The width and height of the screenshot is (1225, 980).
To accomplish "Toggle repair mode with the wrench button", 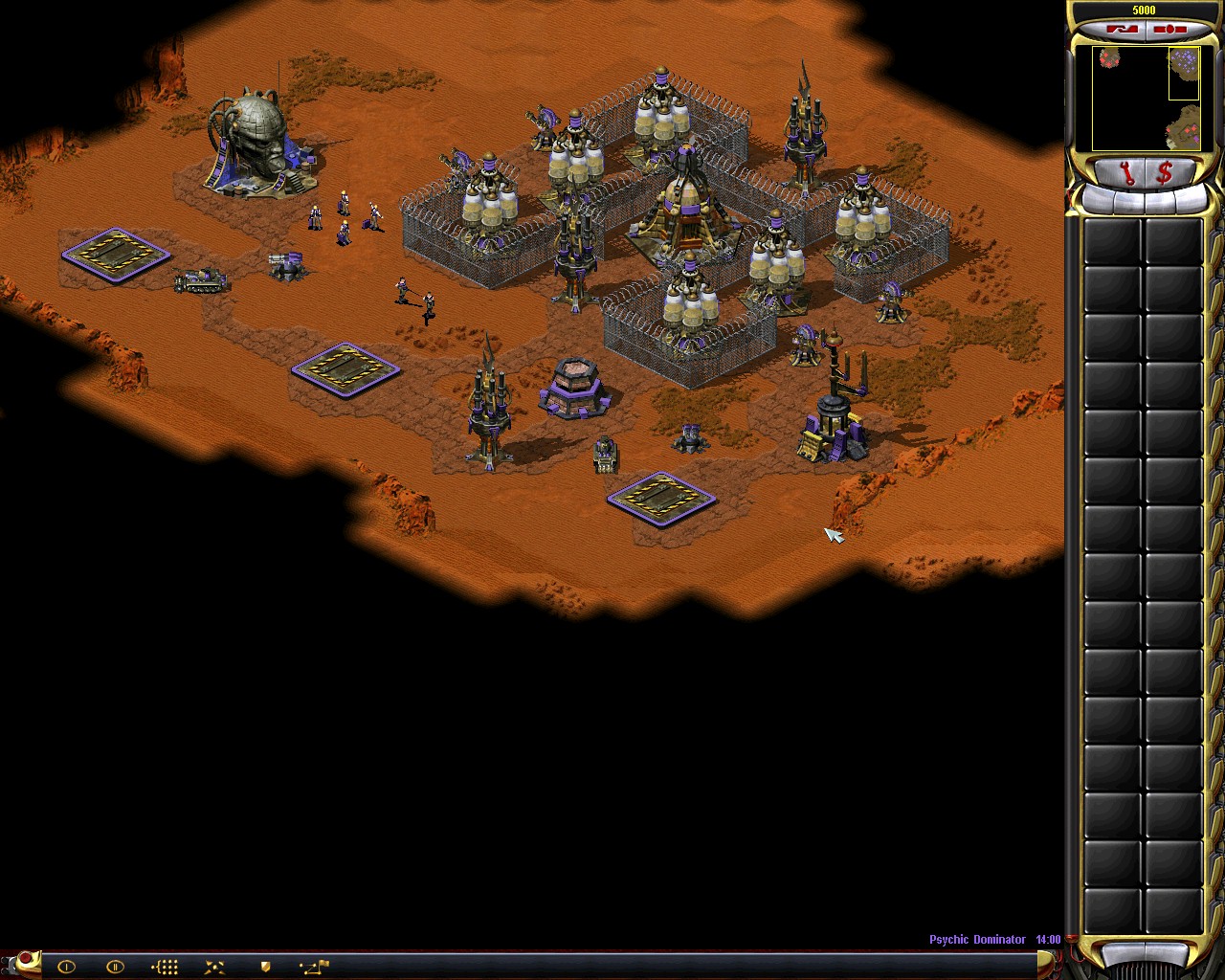I will click(1125, 172).
